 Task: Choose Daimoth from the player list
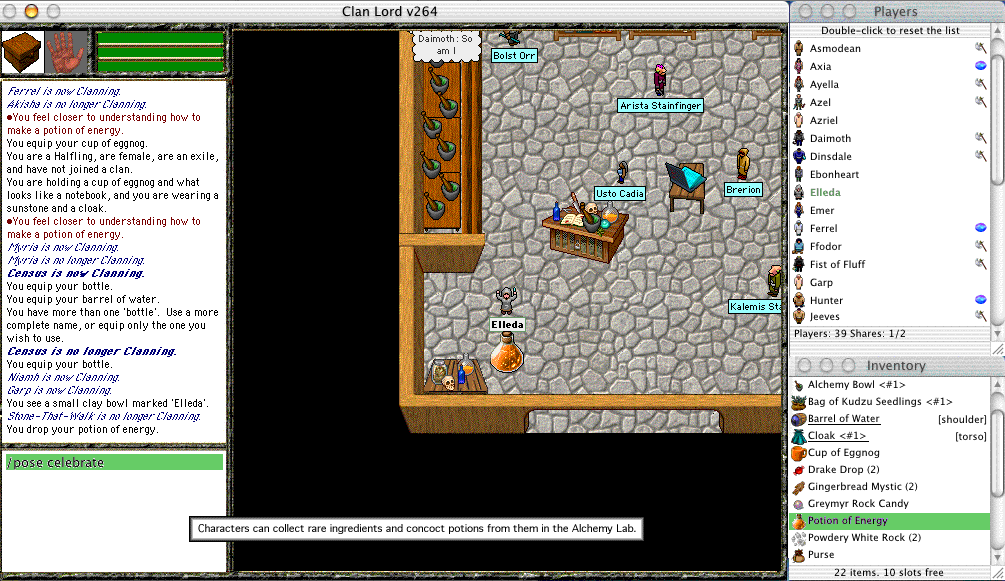point(830,138)
